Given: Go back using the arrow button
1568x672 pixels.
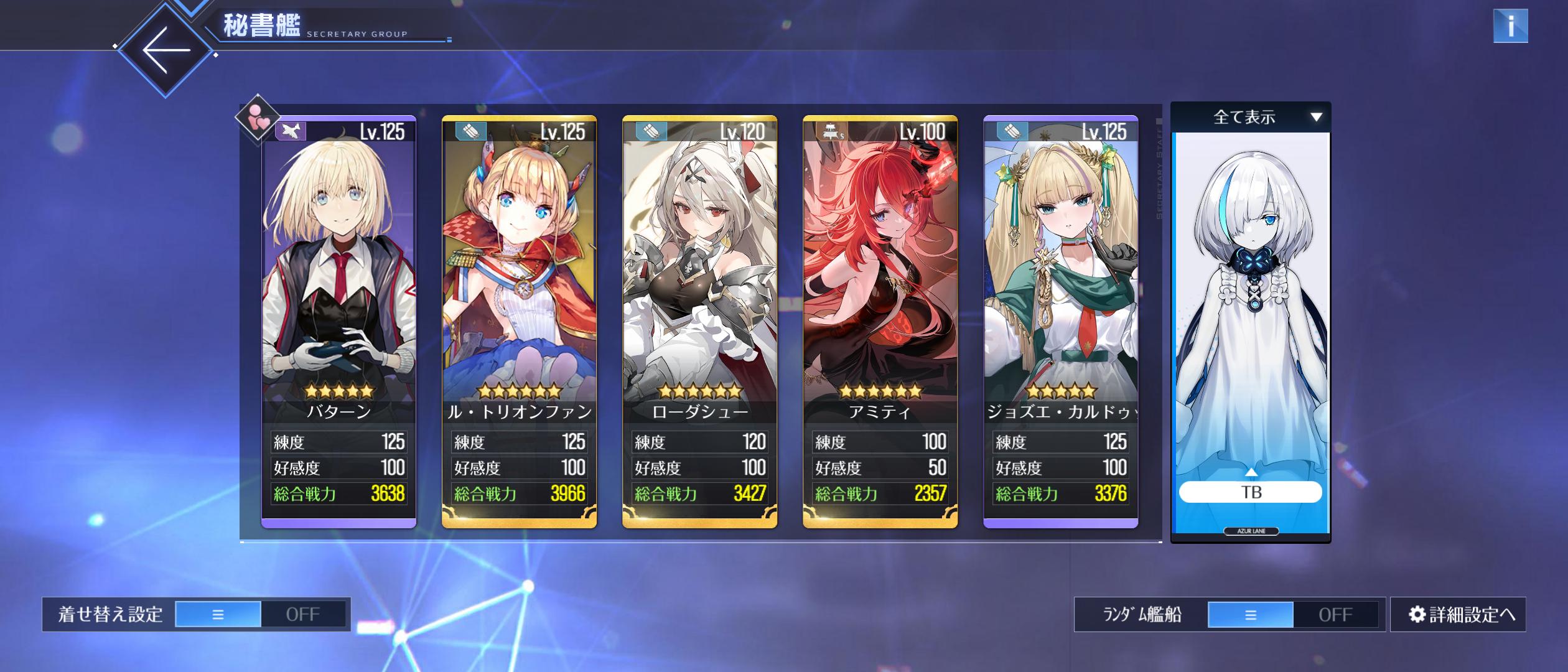Looking at the screenshot, I should (x=166, y=50).
